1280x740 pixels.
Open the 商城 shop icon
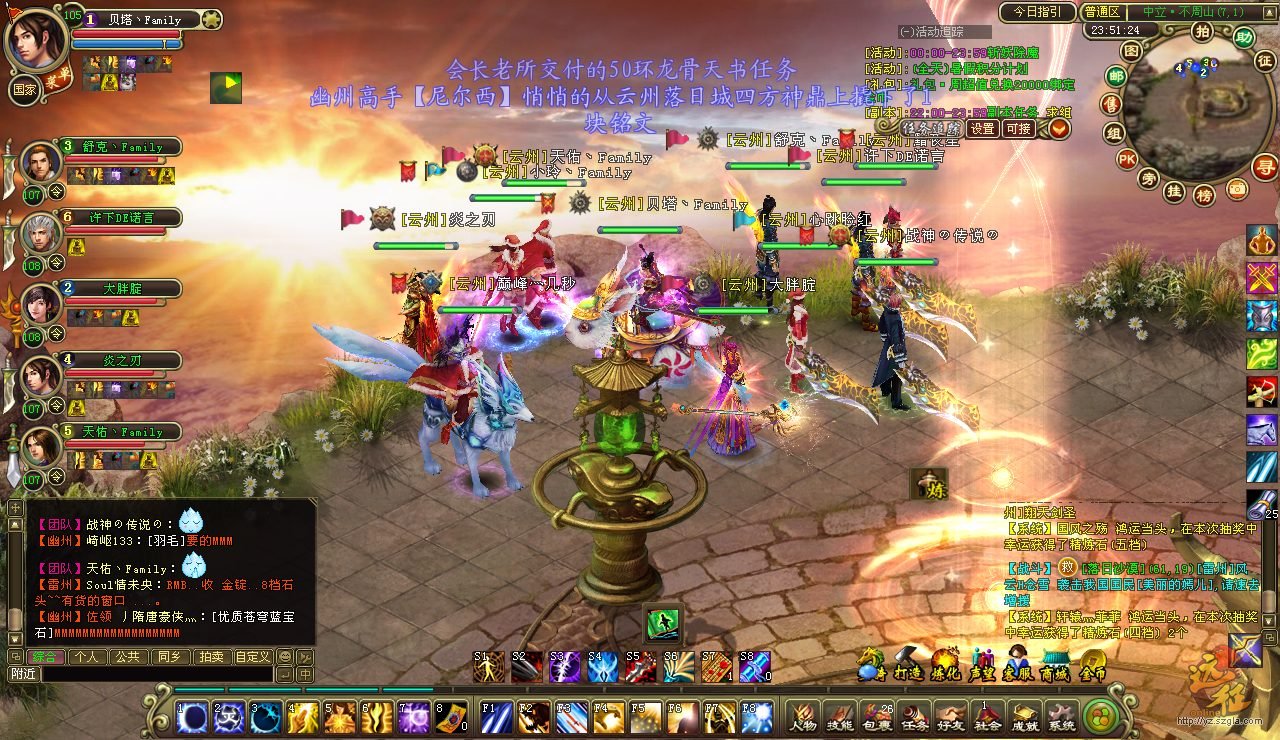tap(1055, 663)
